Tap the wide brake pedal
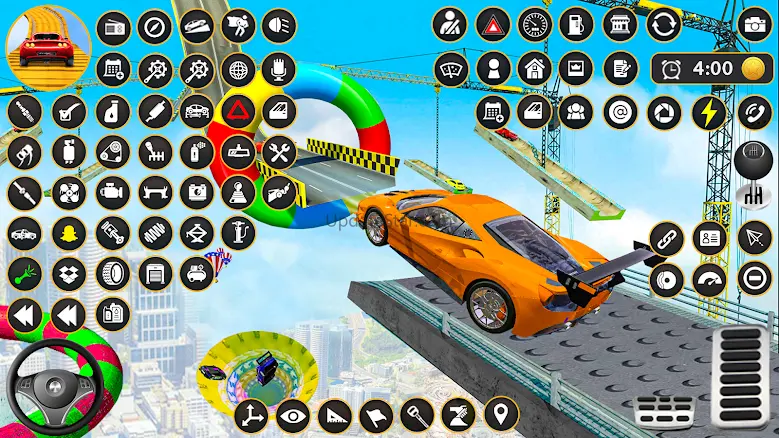Image resolution: width=779 pixels, height=438 pixels. point(666,408)
